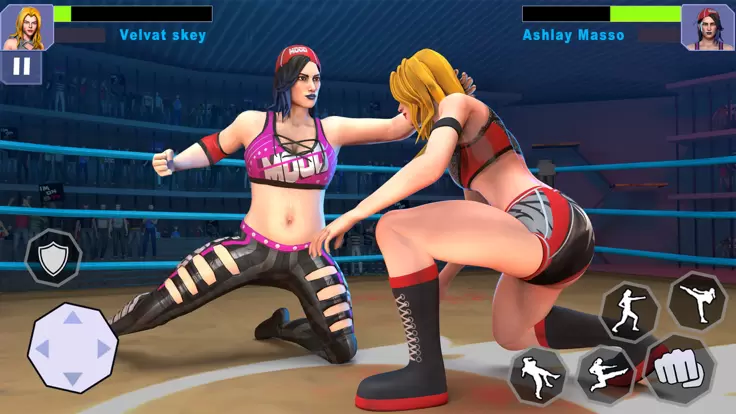Image resolution: width=736 pixels, height=414 pixels.
Task: Pause the wrestling match
Action: (21, 68)
